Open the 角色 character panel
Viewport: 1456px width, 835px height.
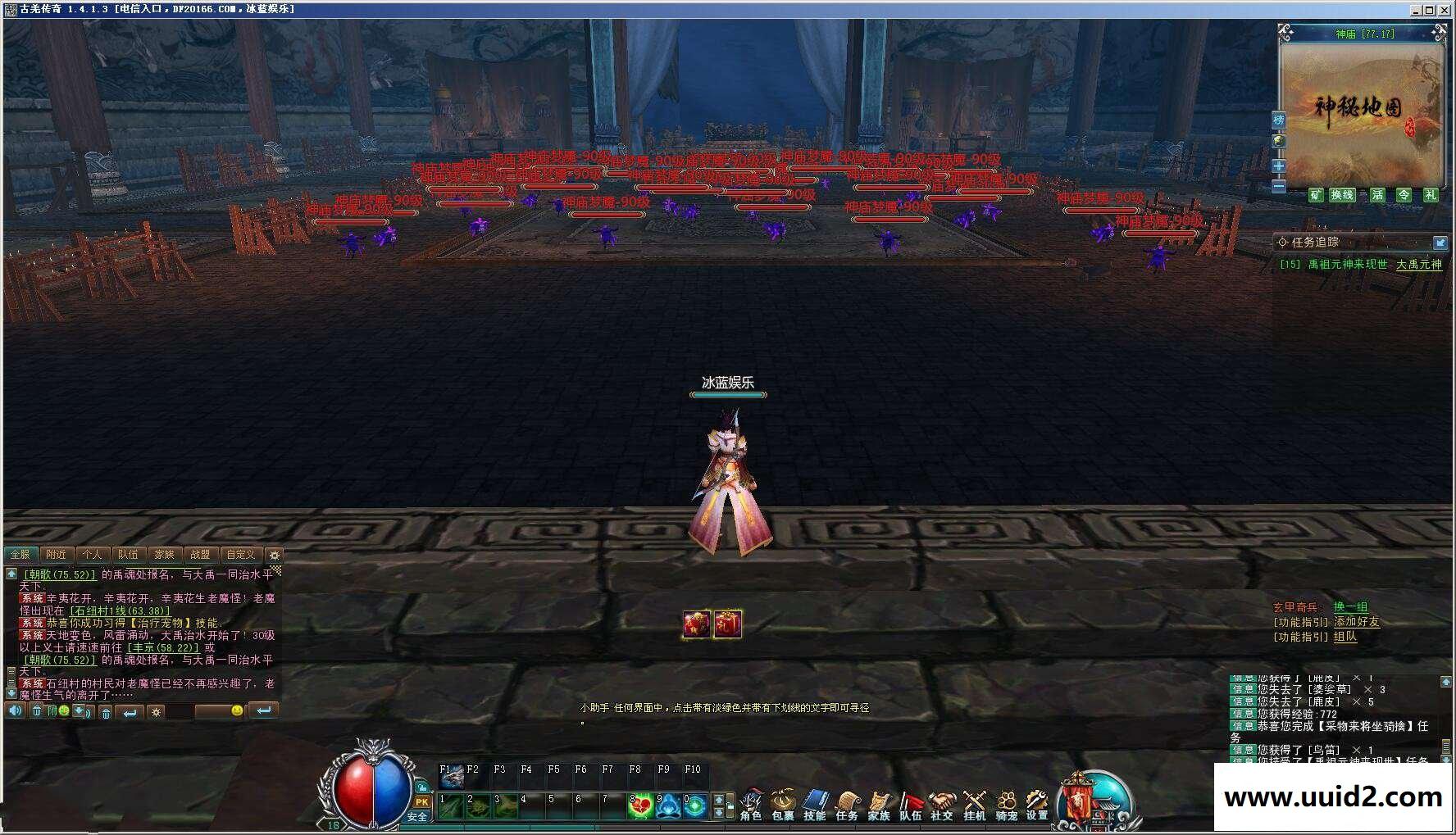coord(750,804)
